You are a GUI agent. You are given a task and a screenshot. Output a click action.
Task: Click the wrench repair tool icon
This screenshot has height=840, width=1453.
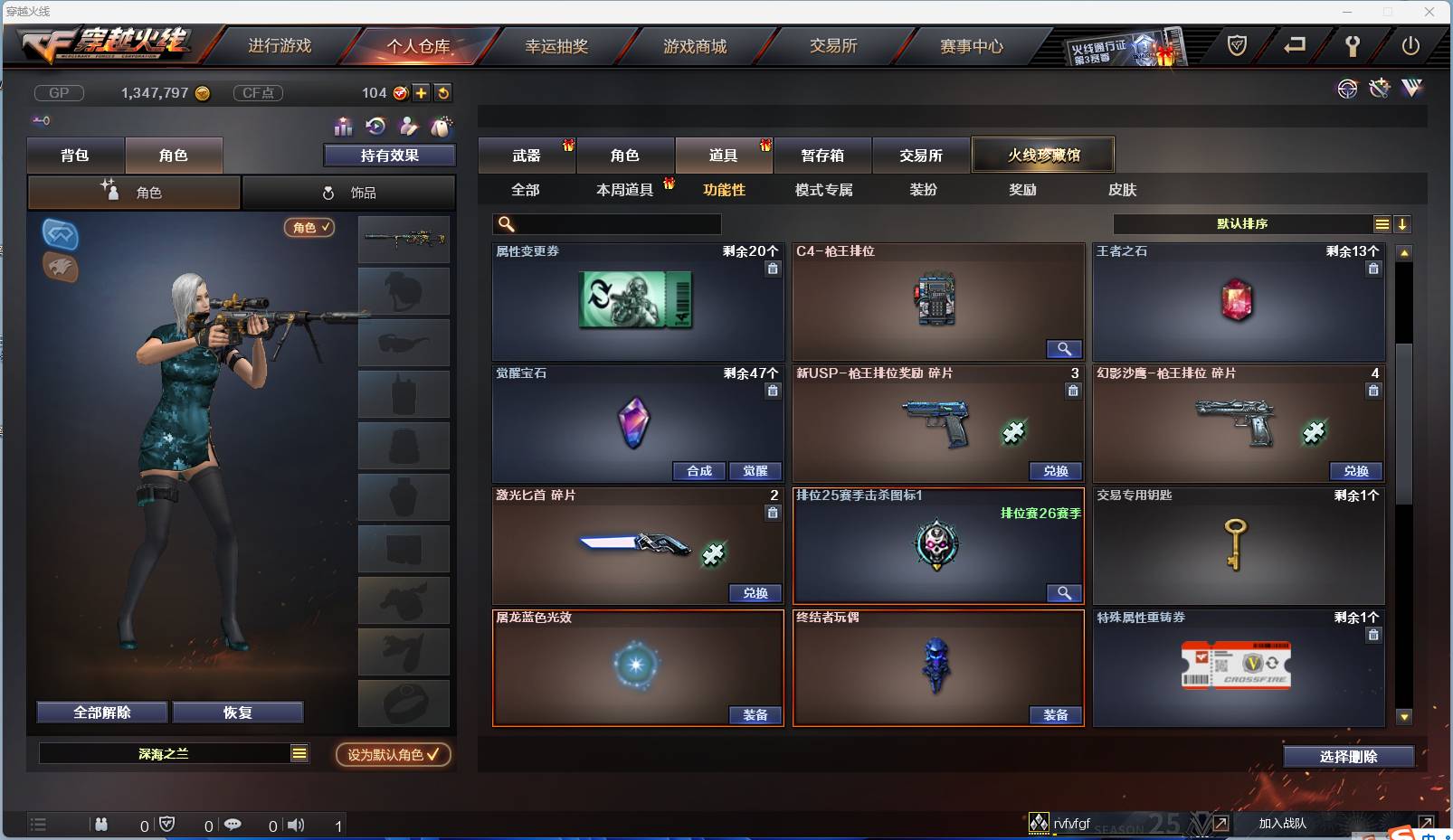[1379, 88]
